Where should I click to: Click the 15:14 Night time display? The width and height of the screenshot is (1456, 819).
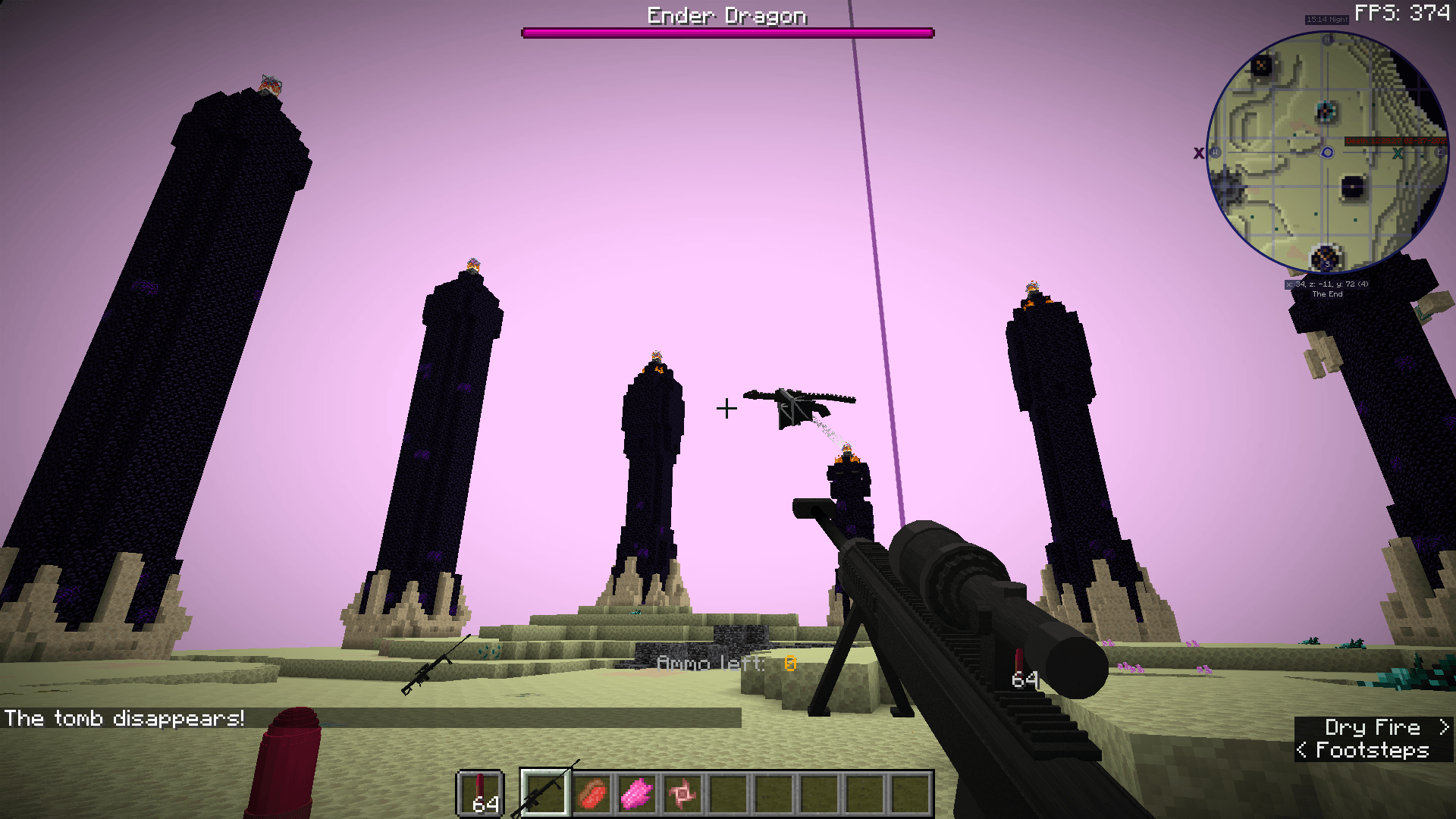[1326, 20]
